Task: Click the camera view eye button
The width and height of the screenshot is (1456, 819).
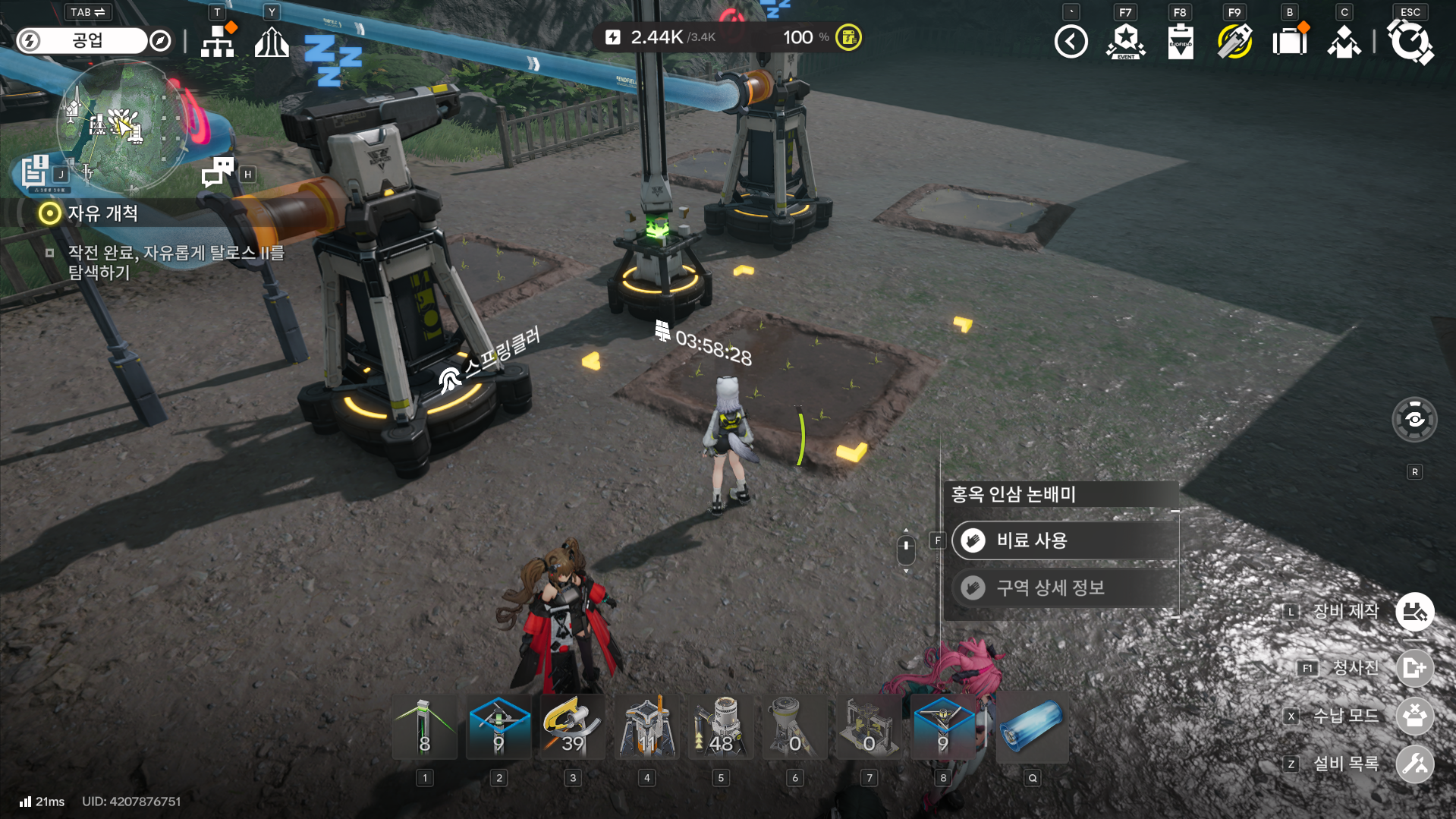Action: [x=1414, y=419]
